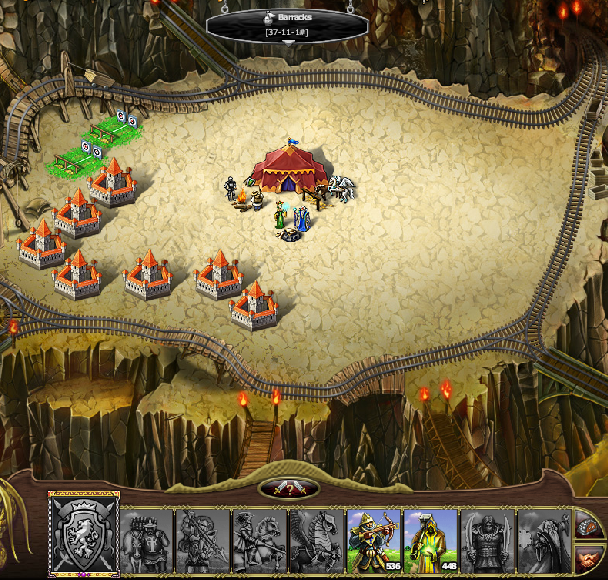Select the greyed-out swordsman unit slot

point(147,540)
